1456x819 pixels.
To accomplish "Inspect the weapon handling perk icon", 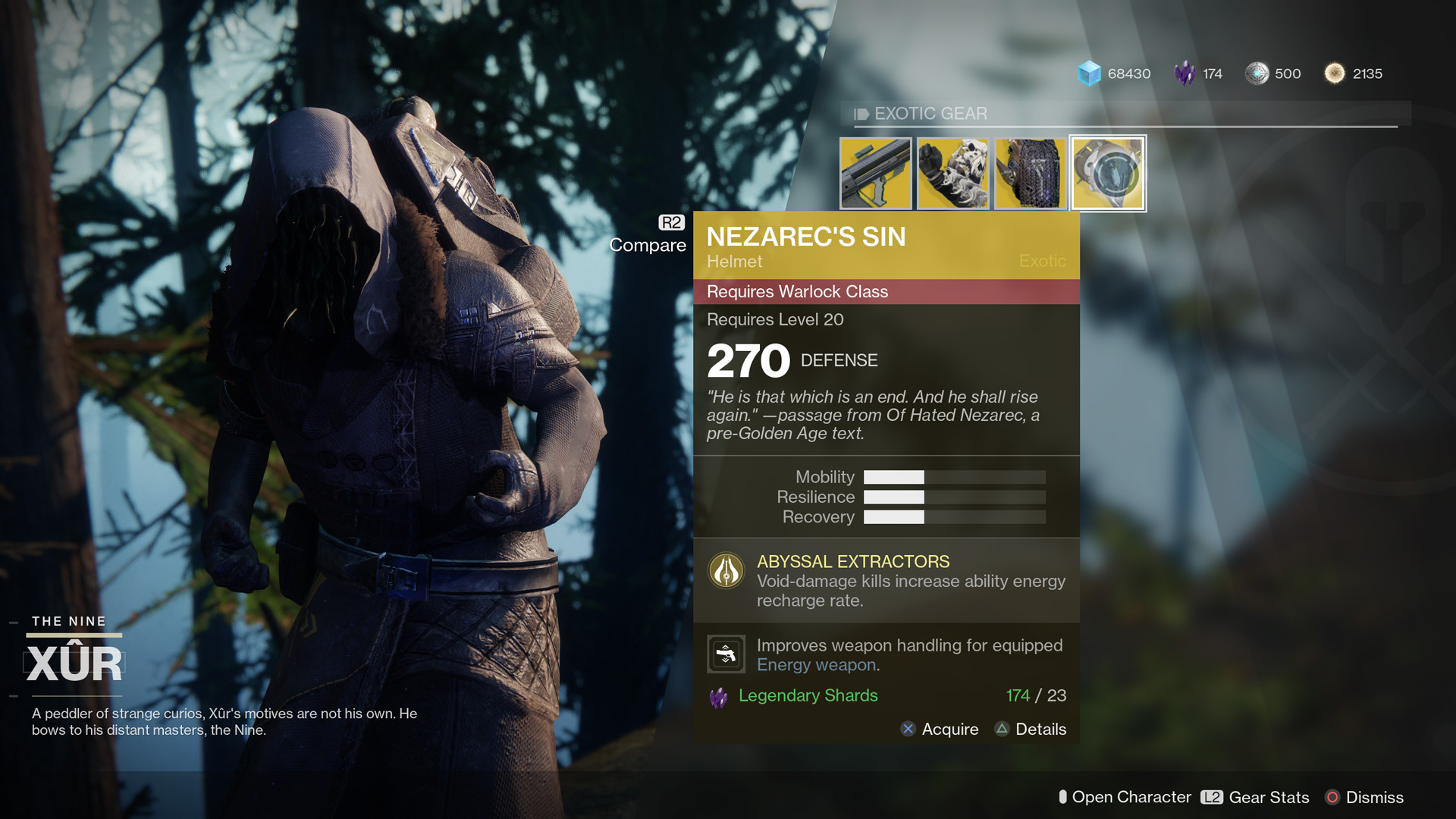I will coord(726,654).
